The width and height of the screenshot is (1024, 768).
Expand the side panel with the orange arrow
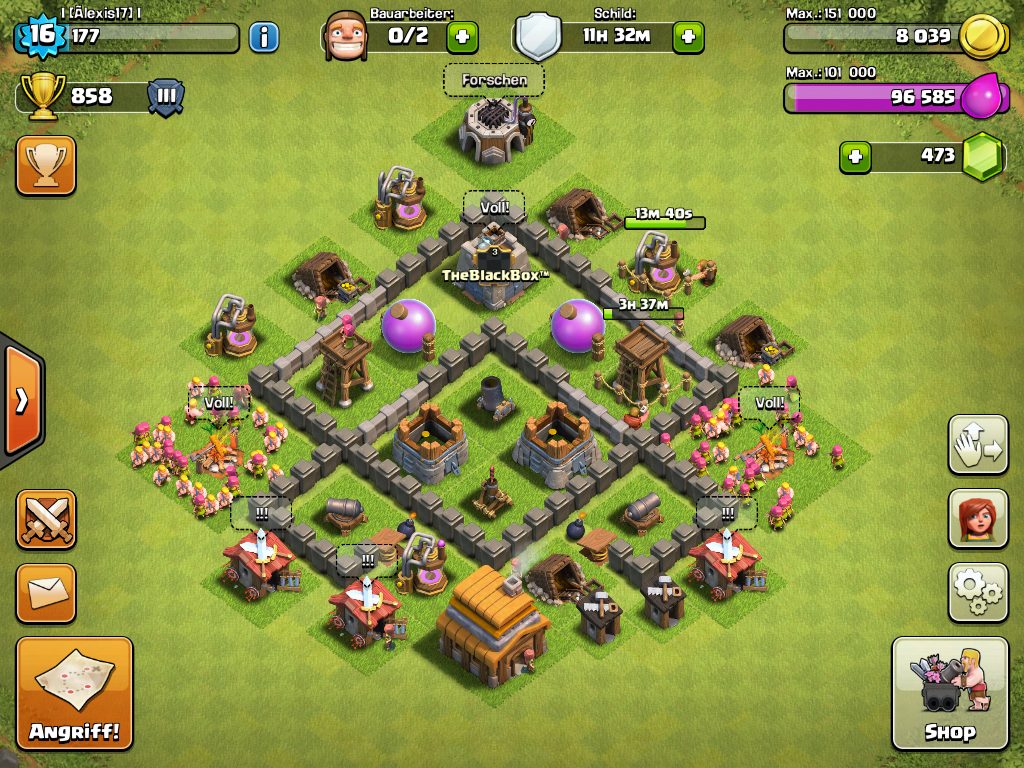click(21, 400)
